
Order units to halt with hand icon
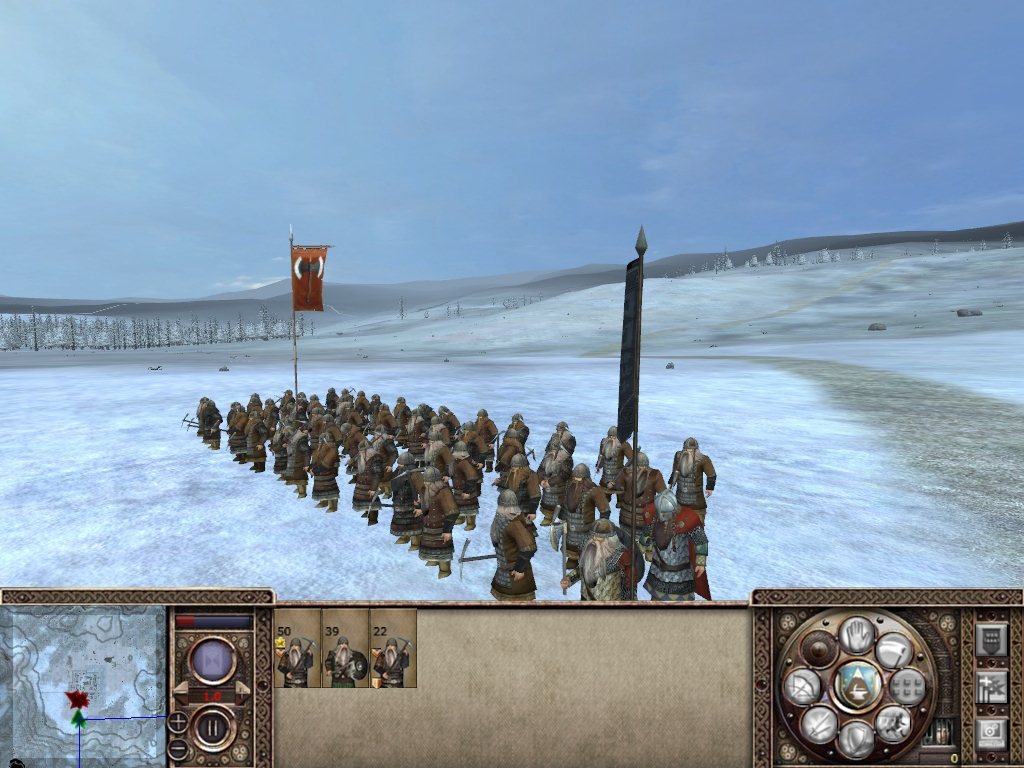(856, 634)
